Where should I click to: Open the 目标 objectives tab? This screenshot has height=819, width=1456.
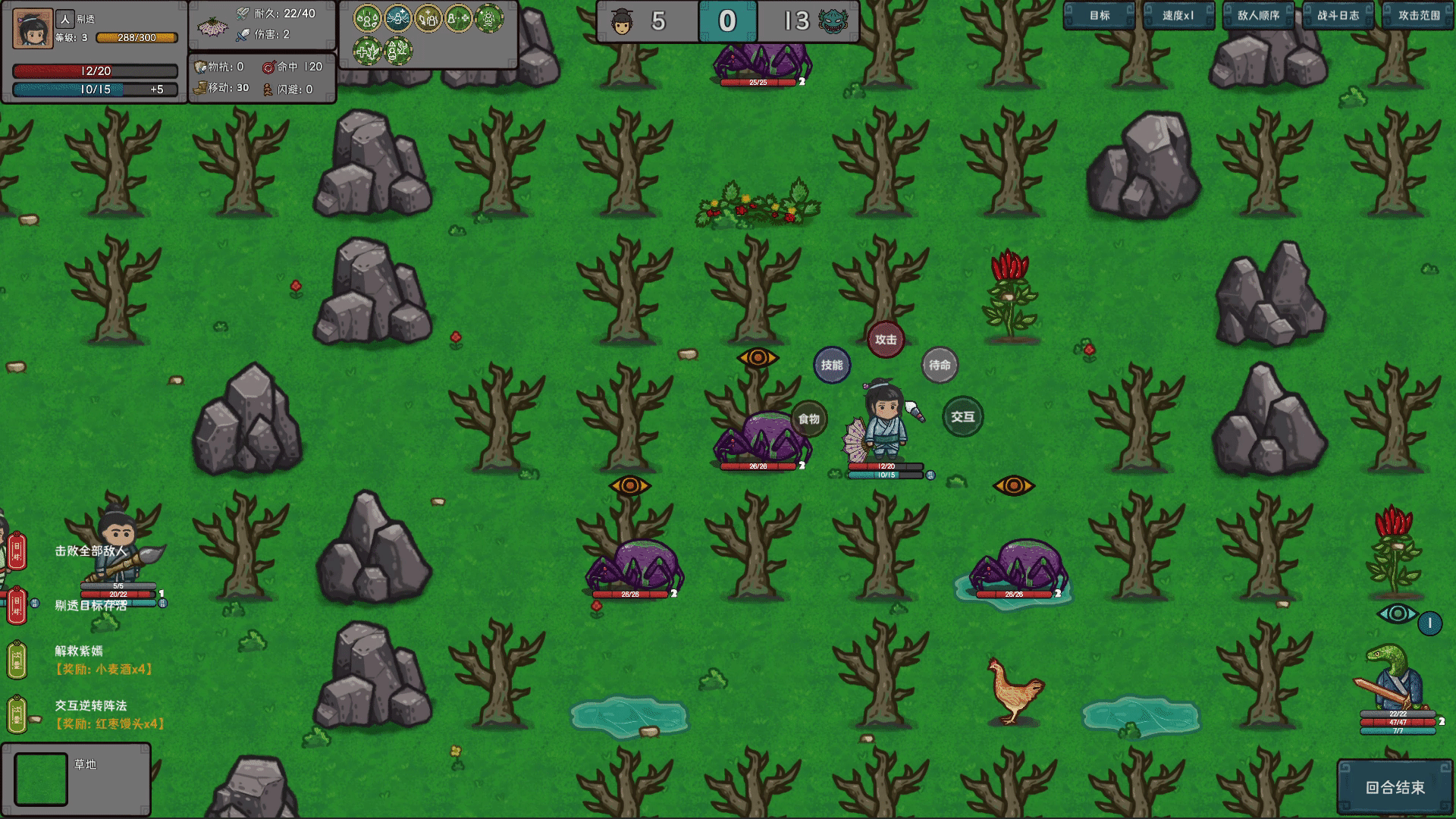1098,14
